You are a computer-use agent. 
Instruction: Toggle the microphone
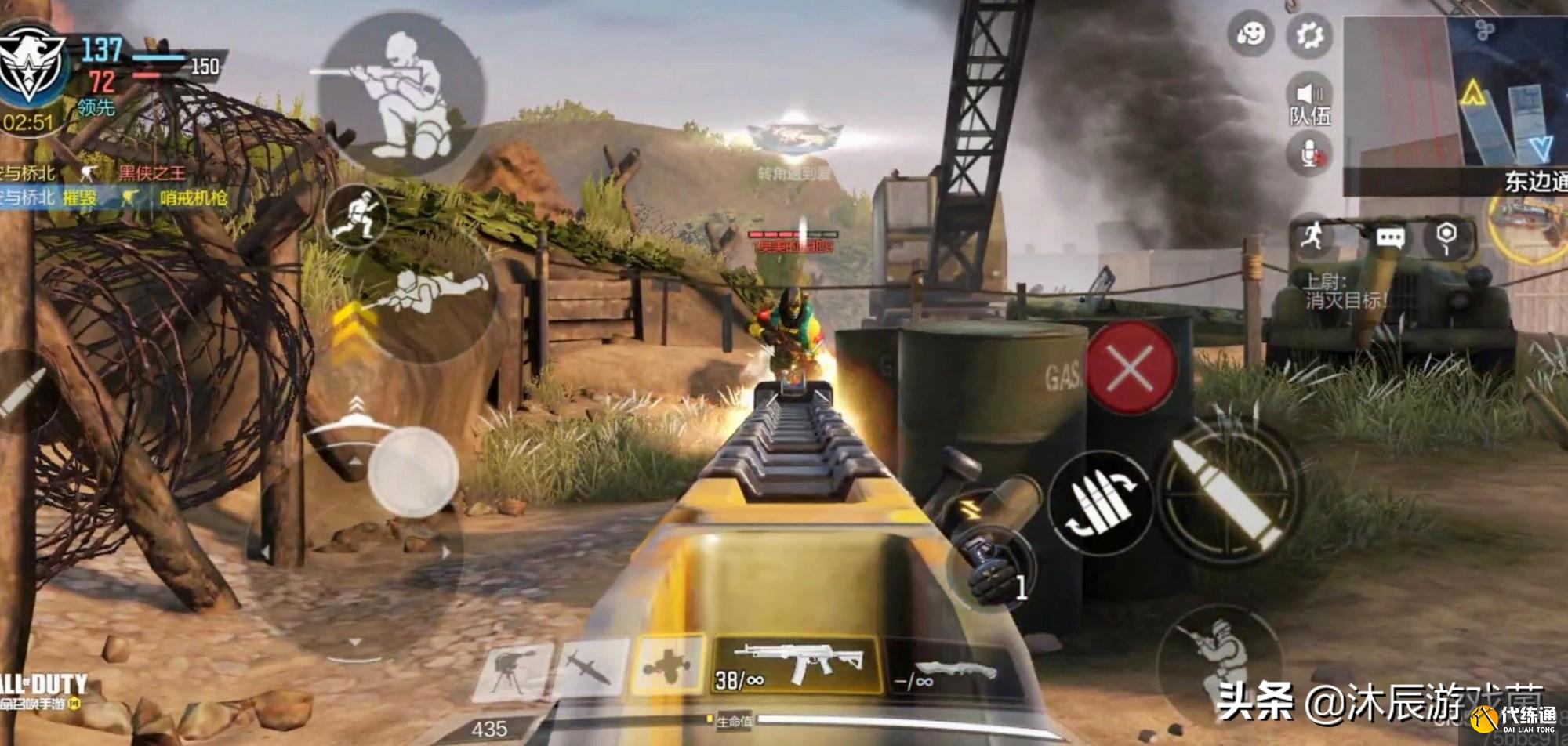(x=1309, y=154)
